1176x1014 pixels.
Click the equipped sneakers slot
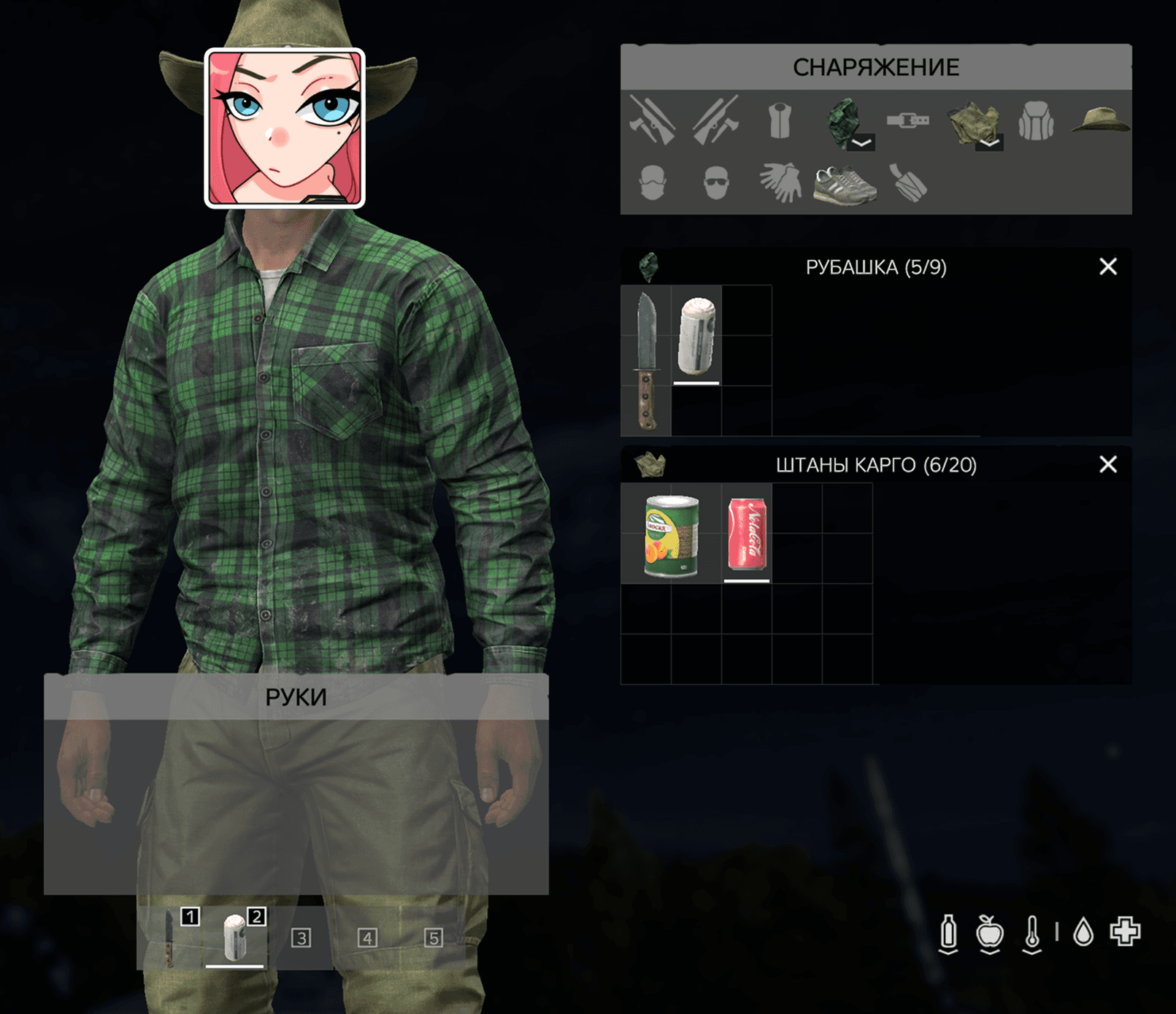point(845,184)
